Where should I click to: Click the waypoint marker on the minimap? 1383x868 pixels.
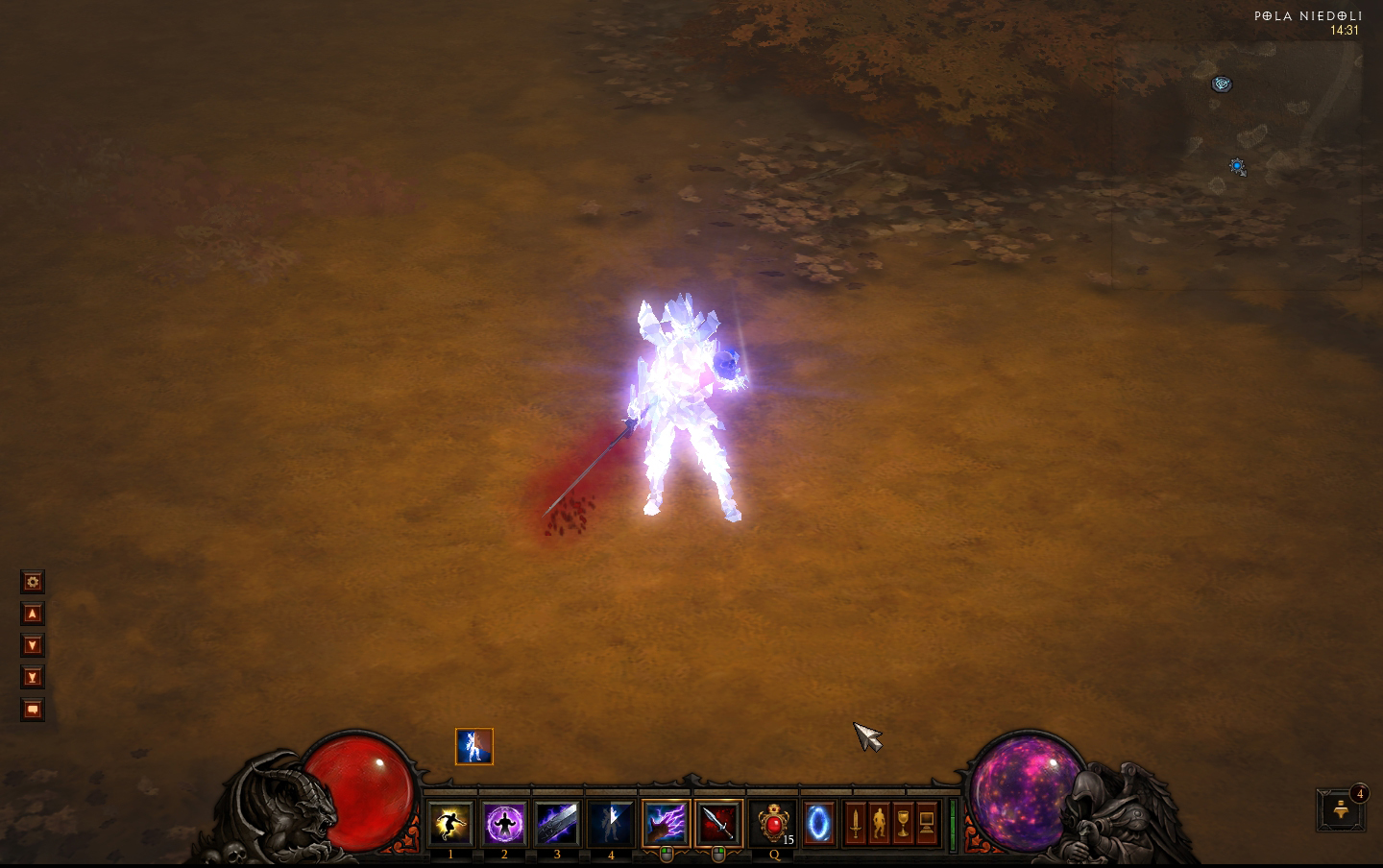[x=1222, y=84]
